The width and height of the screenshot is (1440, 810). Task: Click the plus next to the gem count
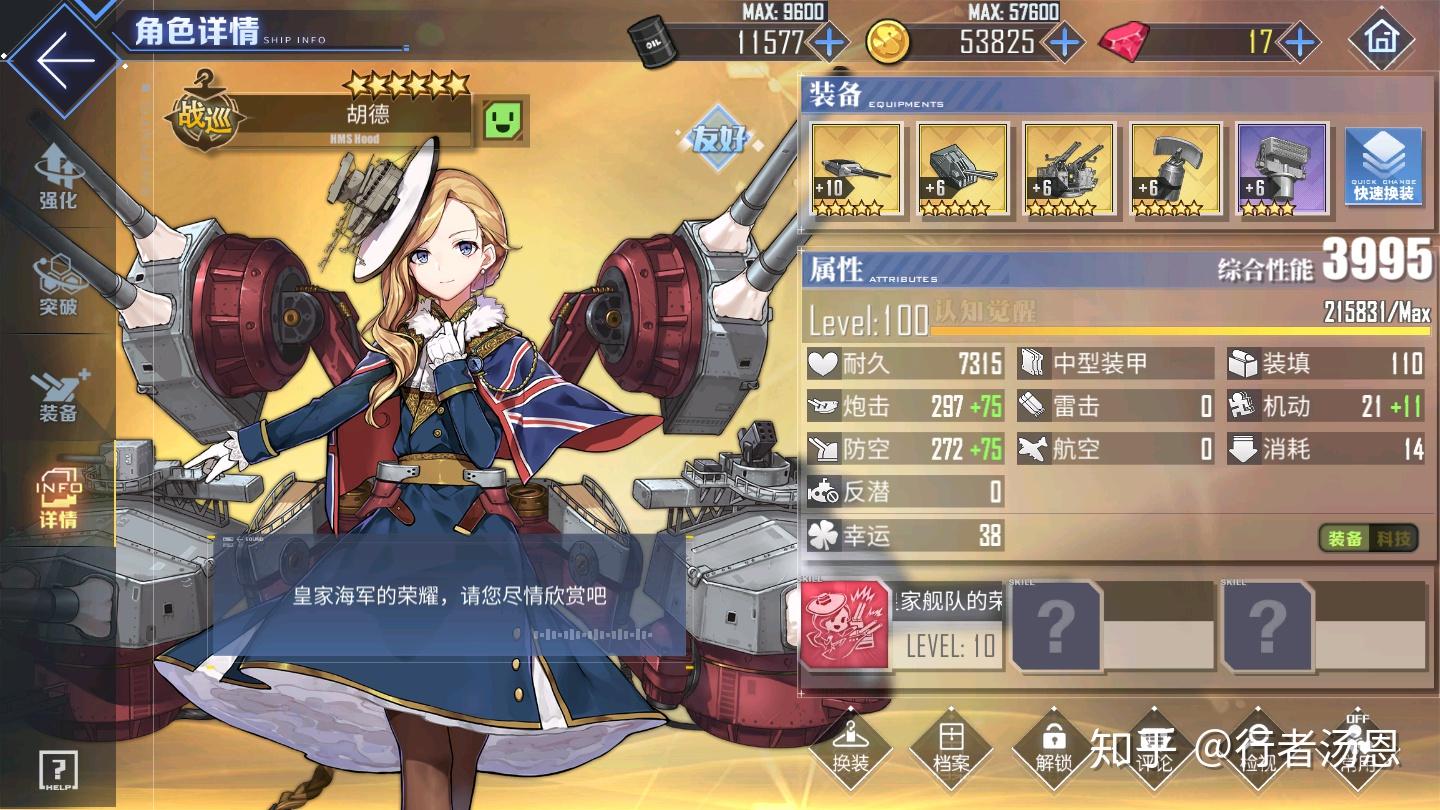pos(1300,43)
